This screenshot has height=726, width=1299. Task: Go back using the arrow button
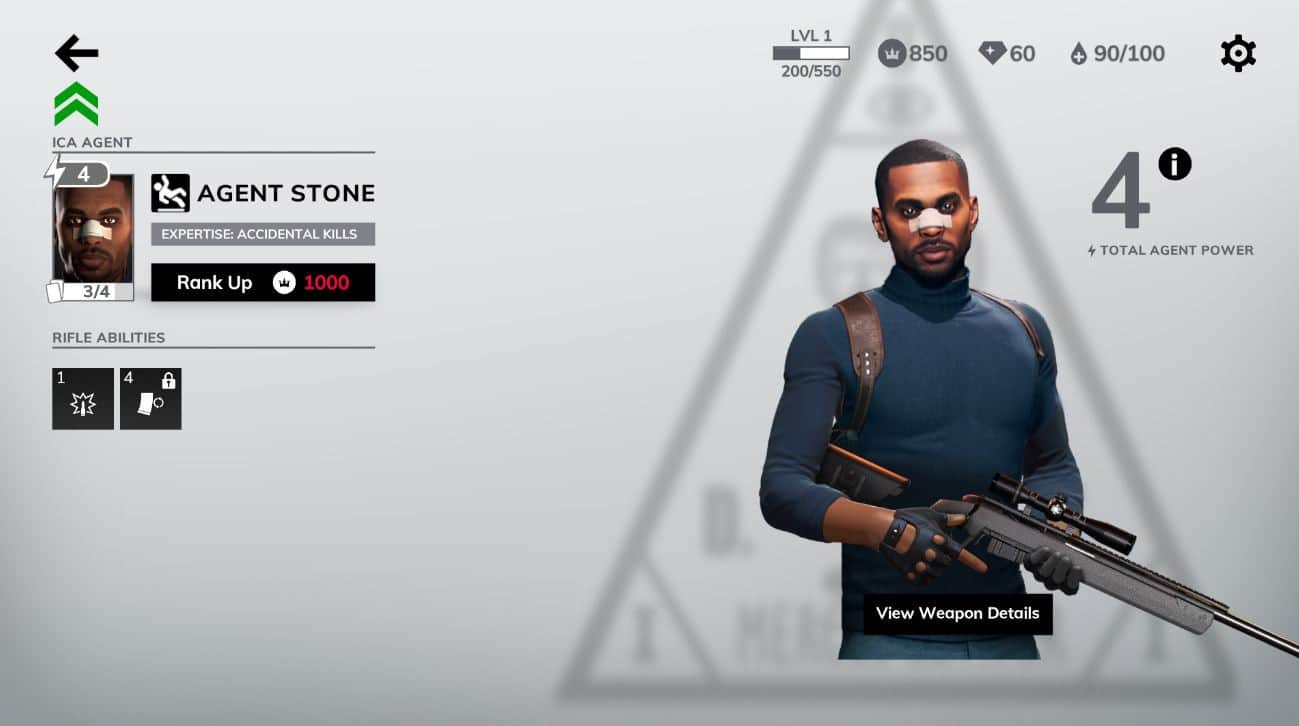[x=76, y=53]
